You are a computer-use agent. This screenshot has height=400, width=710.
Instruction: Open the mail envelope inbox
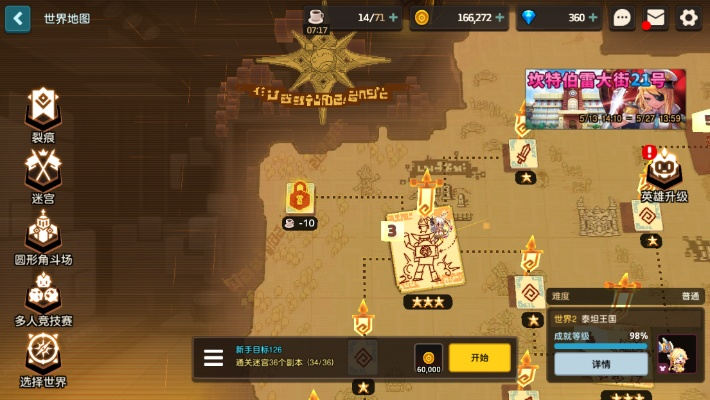click(x=655, y=18)
